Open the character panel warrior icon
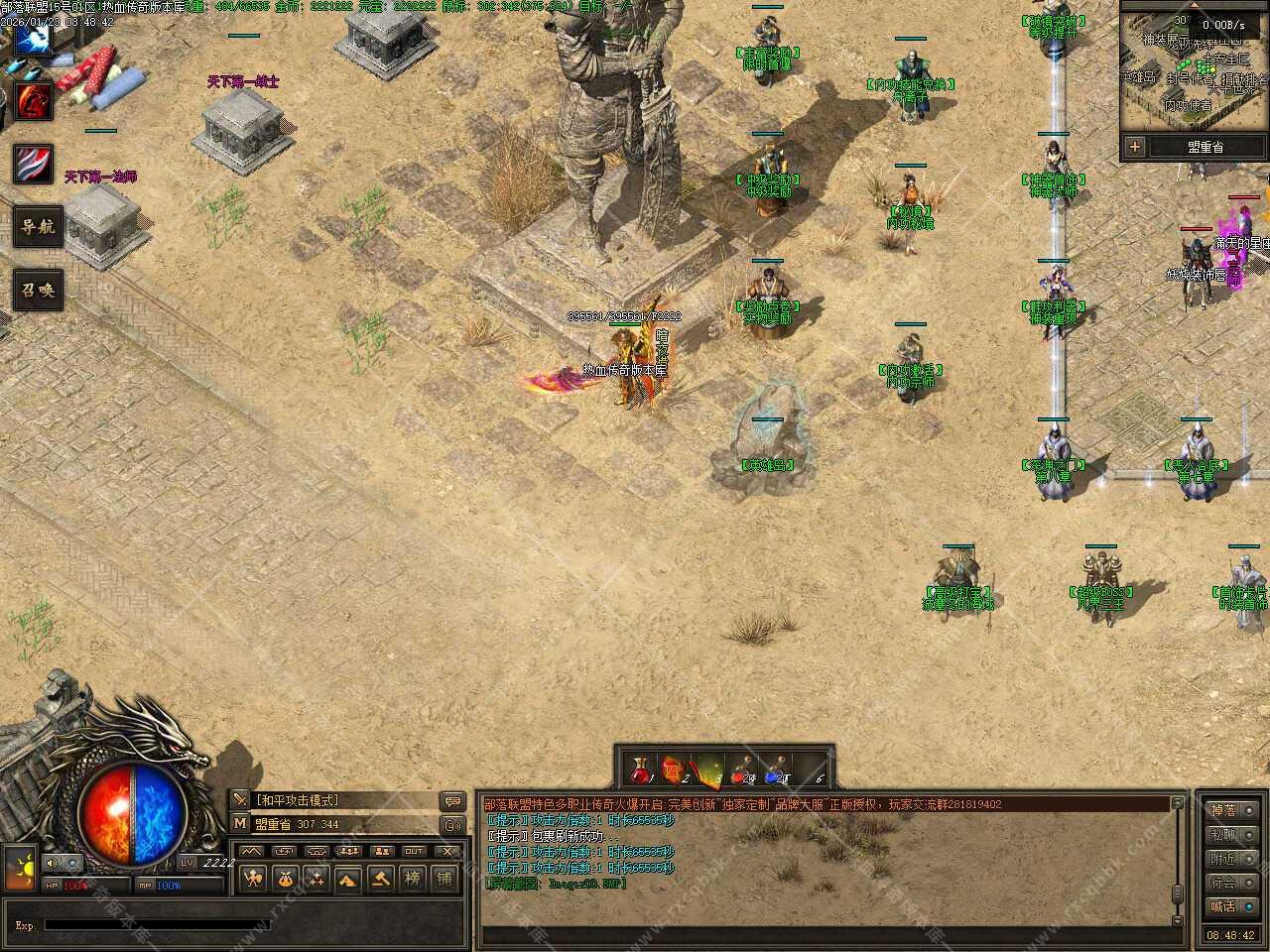The height and width of the screenshot is (952, 1270). 253,878
